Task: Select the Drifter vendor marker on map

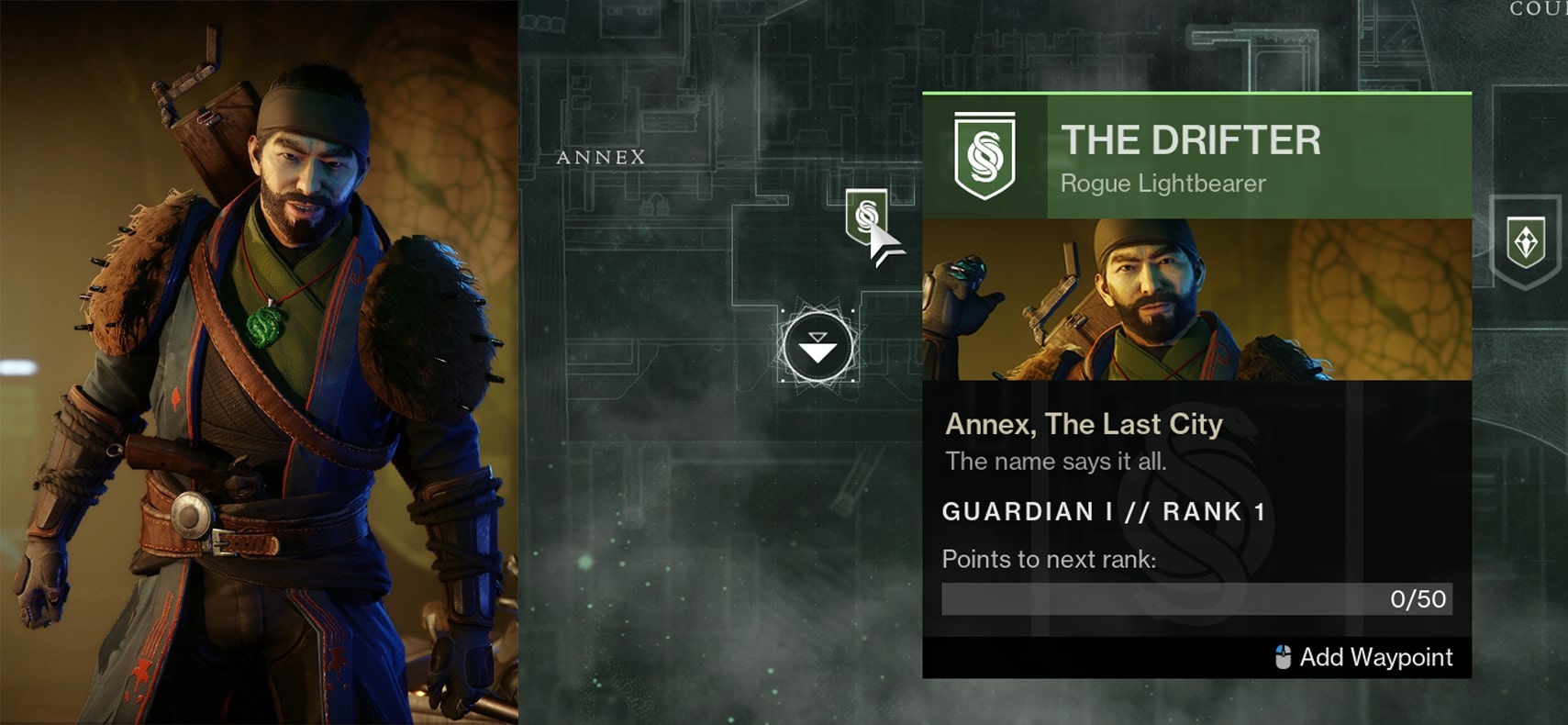Action: (x=865, y=217)
